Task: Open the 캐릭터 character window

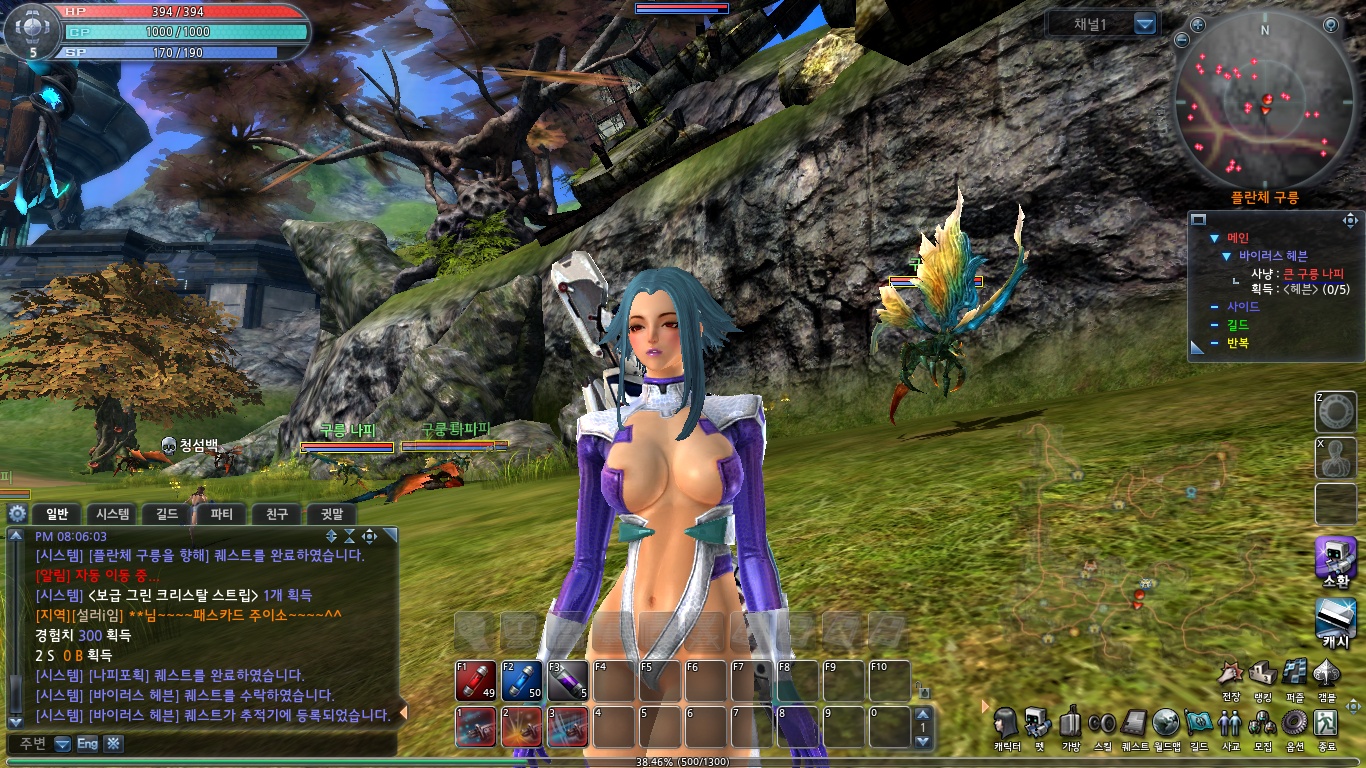Action: pyautogui.click(x=1007, y=723)
